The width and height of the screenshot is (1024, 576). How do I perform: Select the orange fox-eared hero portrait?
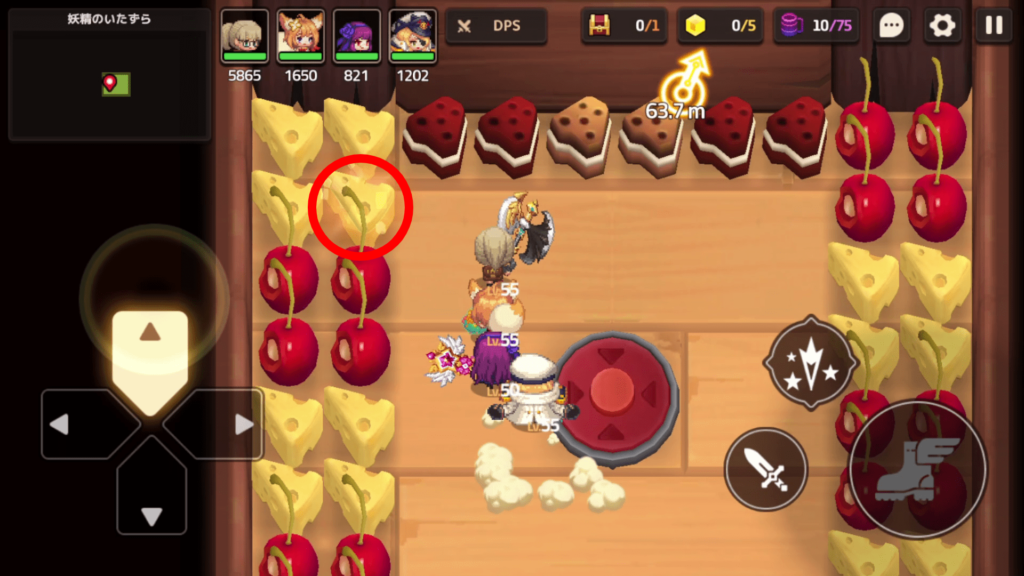[300, 36]
